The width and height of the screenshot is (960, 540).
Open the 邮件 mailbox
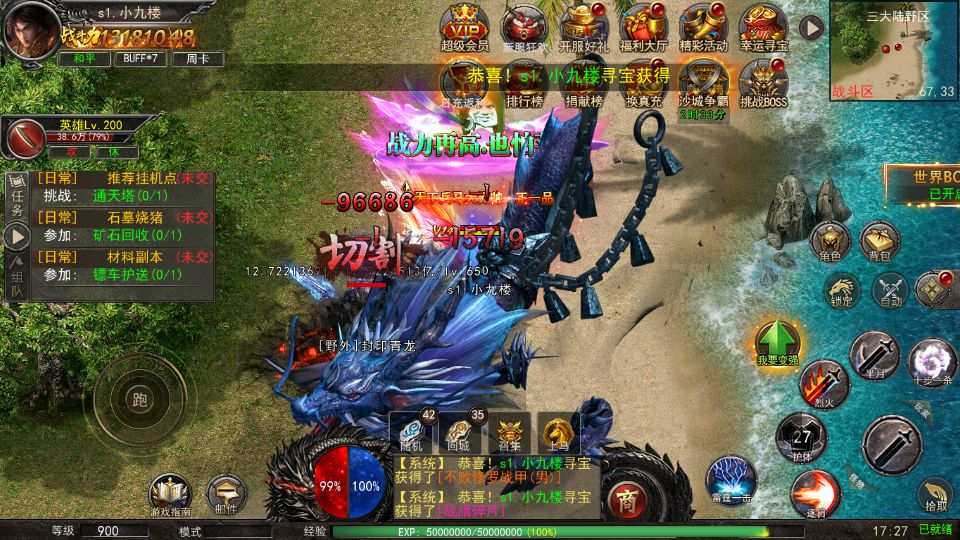[x=226, y=493]
